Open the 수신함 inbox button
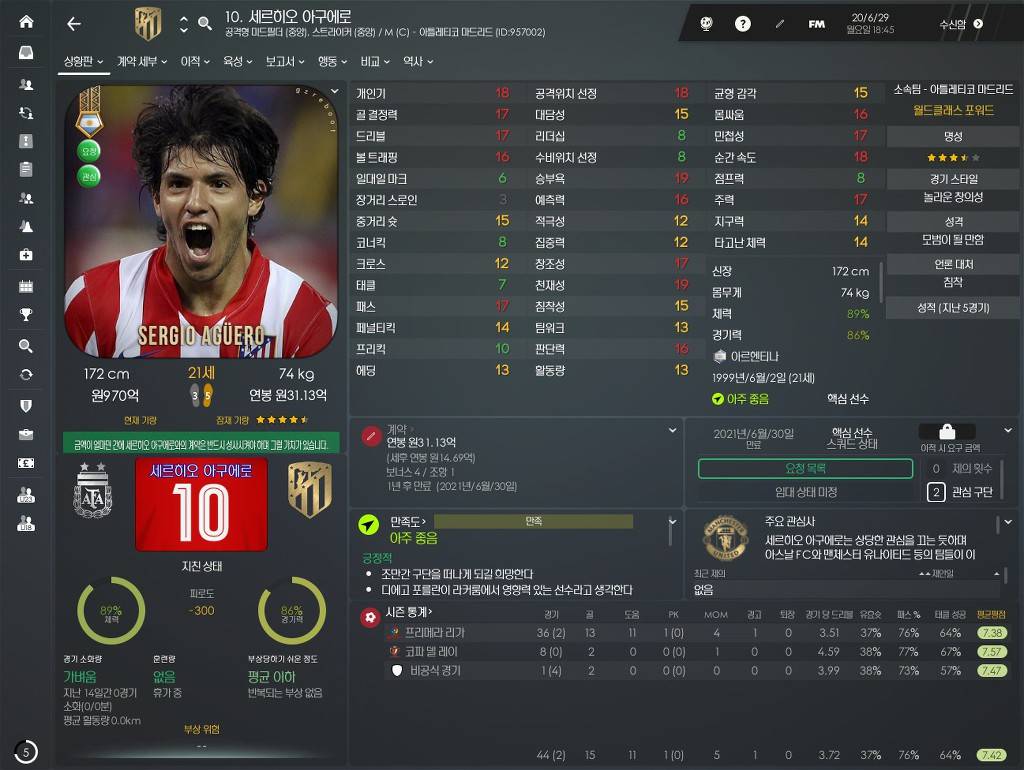 tap(961, 24)
